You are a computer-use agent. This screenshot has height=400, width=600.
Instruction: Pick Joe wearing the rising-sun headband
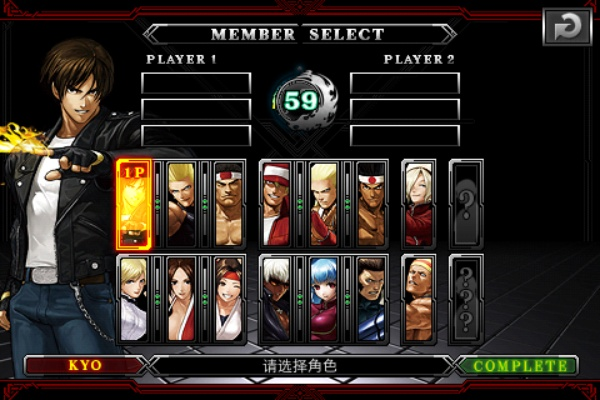(372, 204)
